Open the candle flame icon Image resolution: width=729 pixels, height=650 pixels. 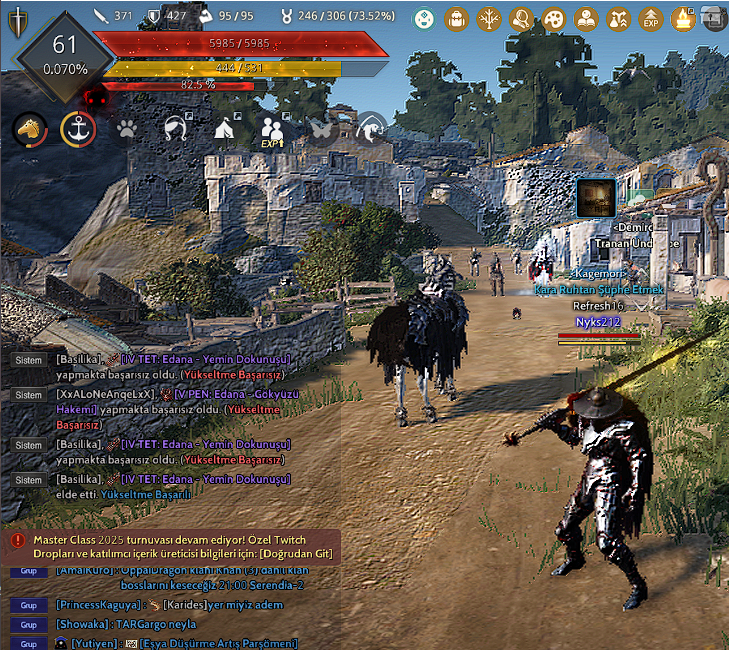pyautogui.click(x=683, y=17)
